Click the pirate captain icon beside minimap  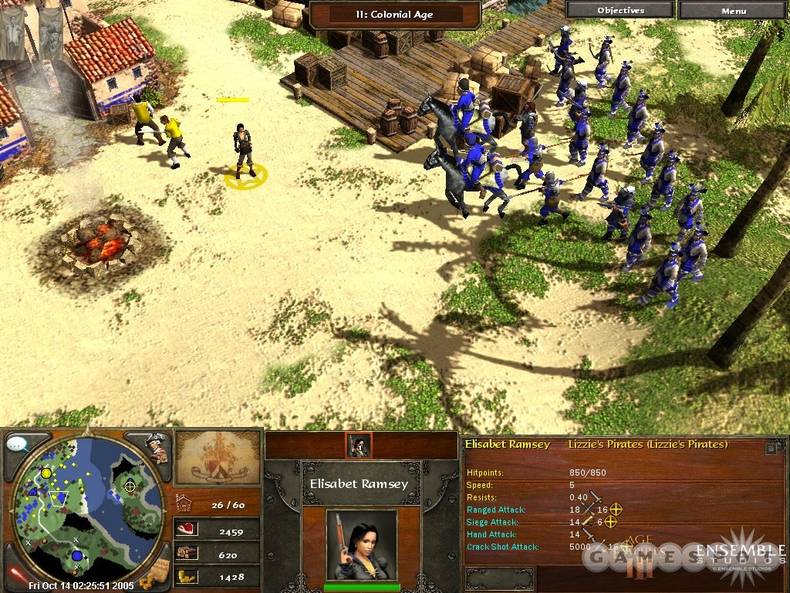(155, 447)
